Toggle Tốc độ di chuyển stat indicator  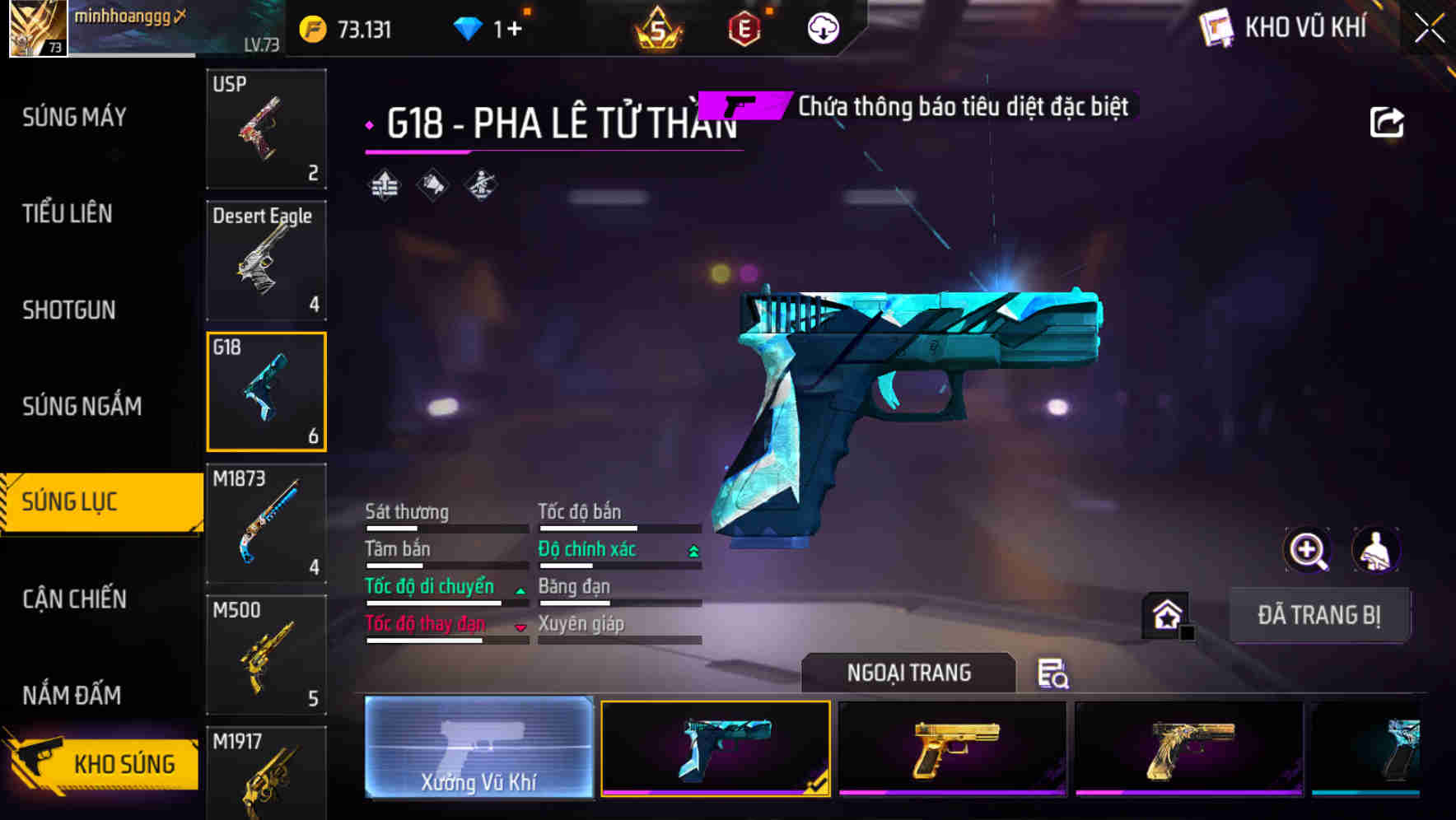point(430,586)
